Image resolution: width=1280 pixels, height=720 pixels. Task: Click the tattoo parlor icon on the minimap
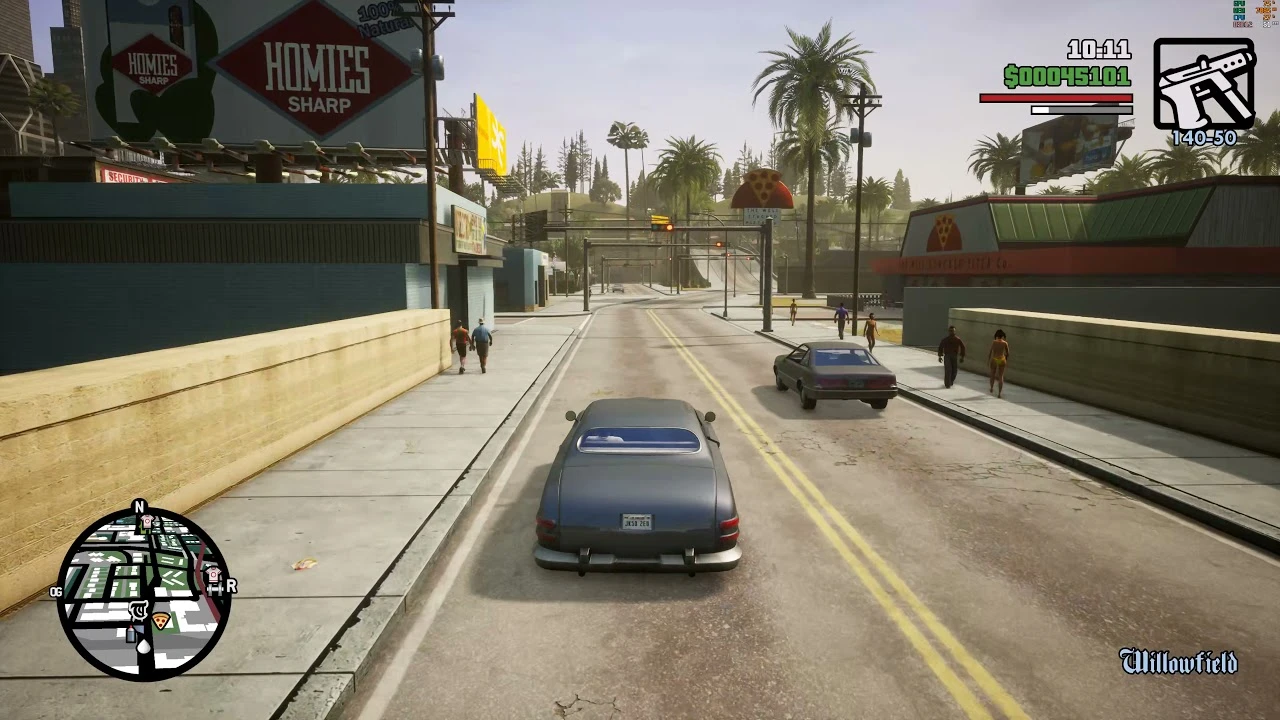137,610
